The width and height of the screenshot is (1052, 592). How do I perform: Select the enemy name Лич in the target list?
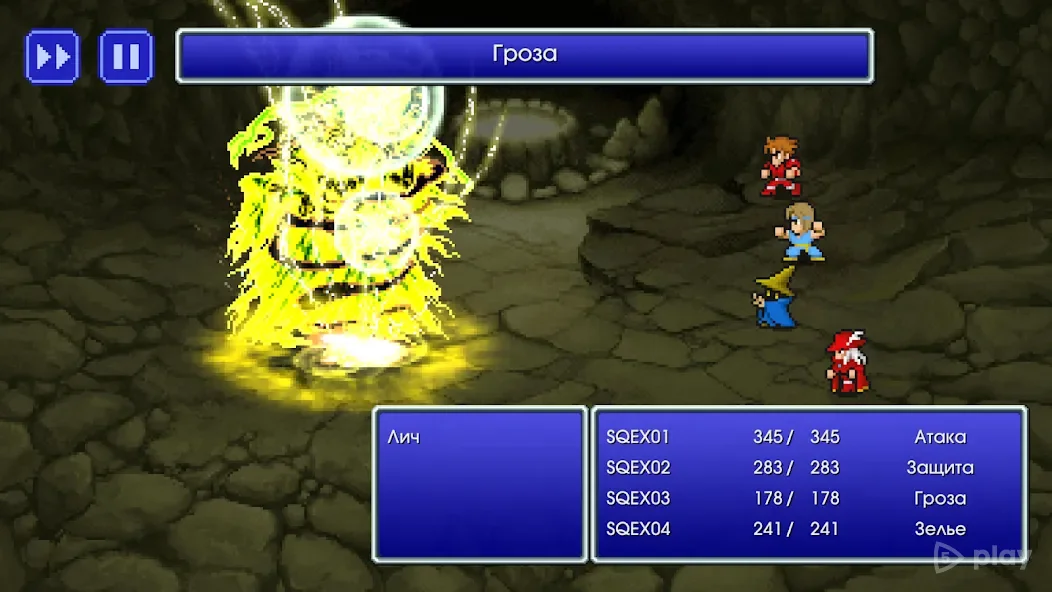pyautogui.click(x=403, y=437)
